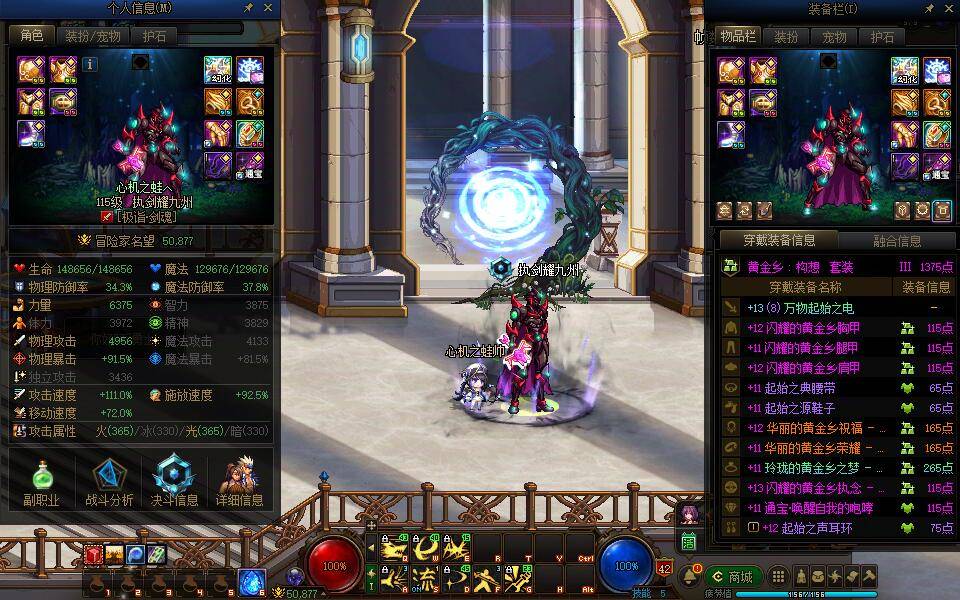Select the 穿戴装备信息 equipped gear tab
960x600 pixels.
779,240
